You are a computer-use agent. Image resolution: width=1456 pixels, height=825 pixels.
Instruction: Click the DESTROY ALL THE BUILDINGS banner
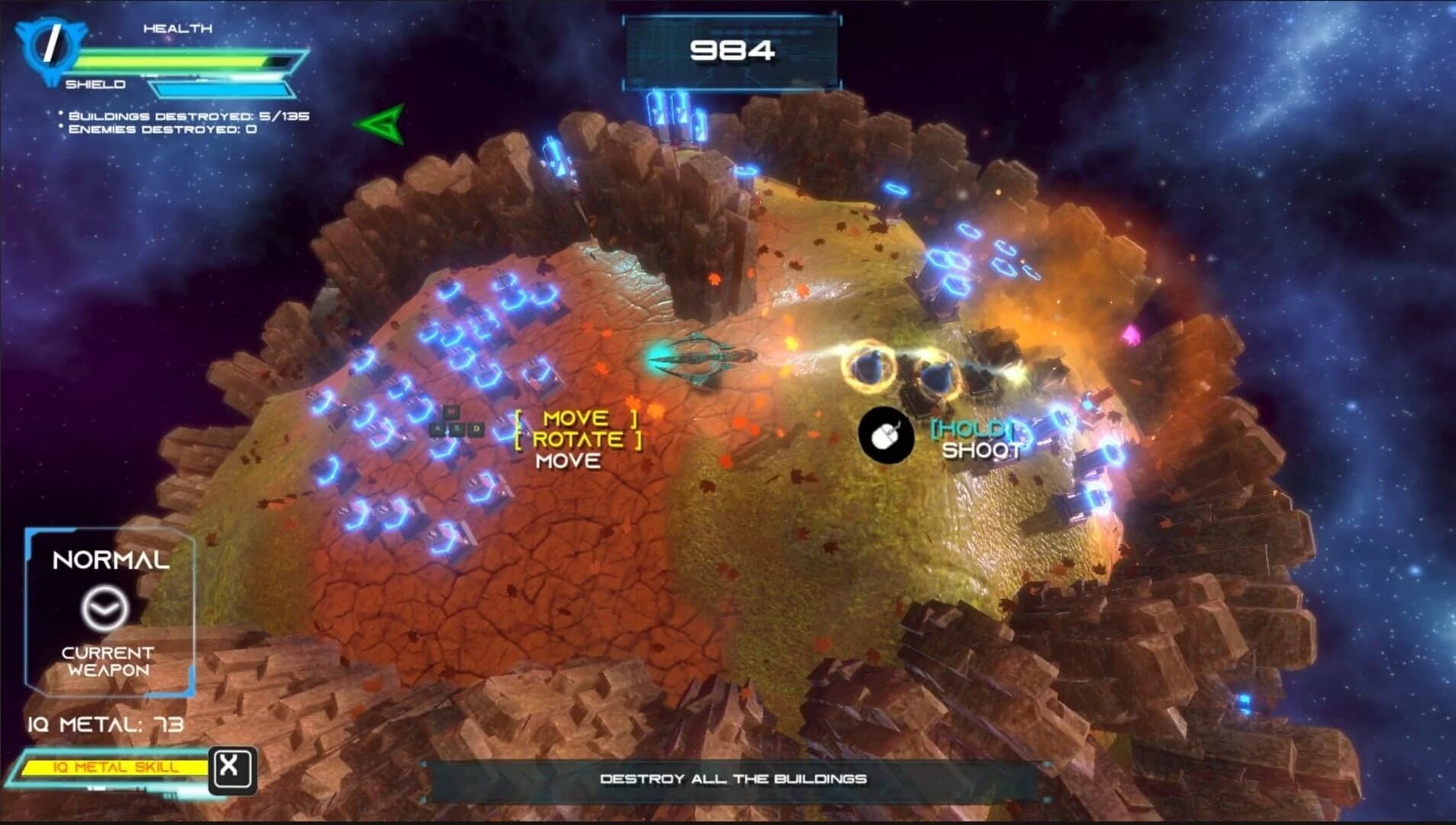coord(734,778)
